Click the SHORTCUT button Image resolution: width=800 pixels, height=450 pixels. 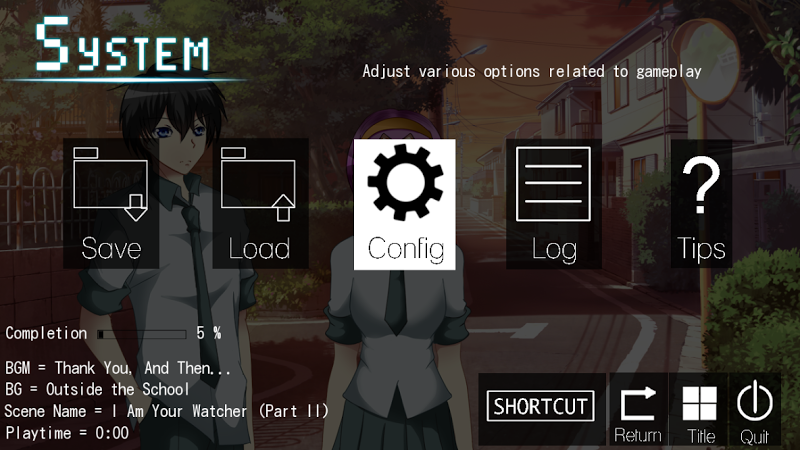coord(542,406)
